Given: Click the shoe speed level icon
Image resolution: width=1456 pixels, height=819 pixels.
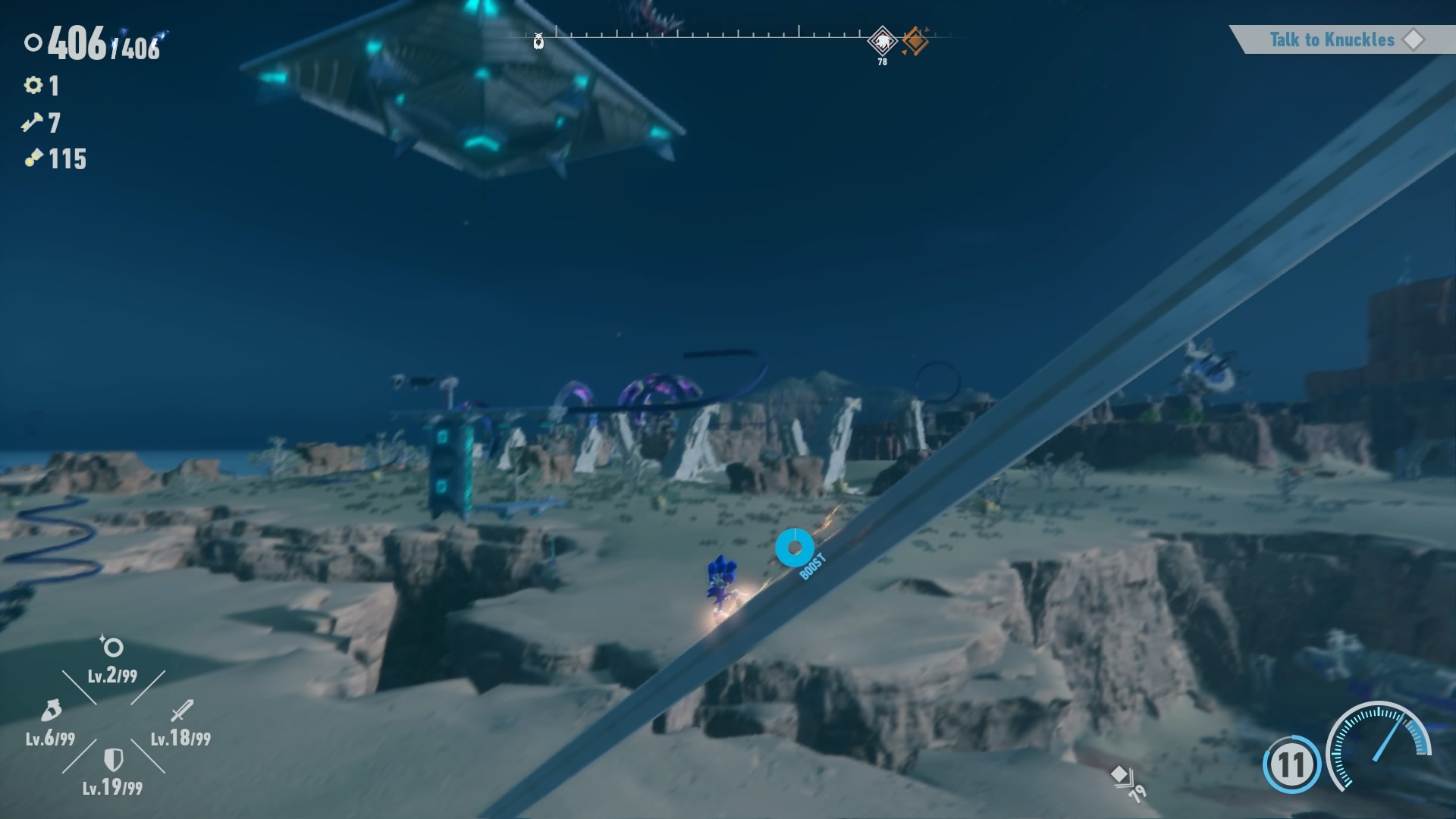Looking at the screenshot, I should click(x=51, y=711).
